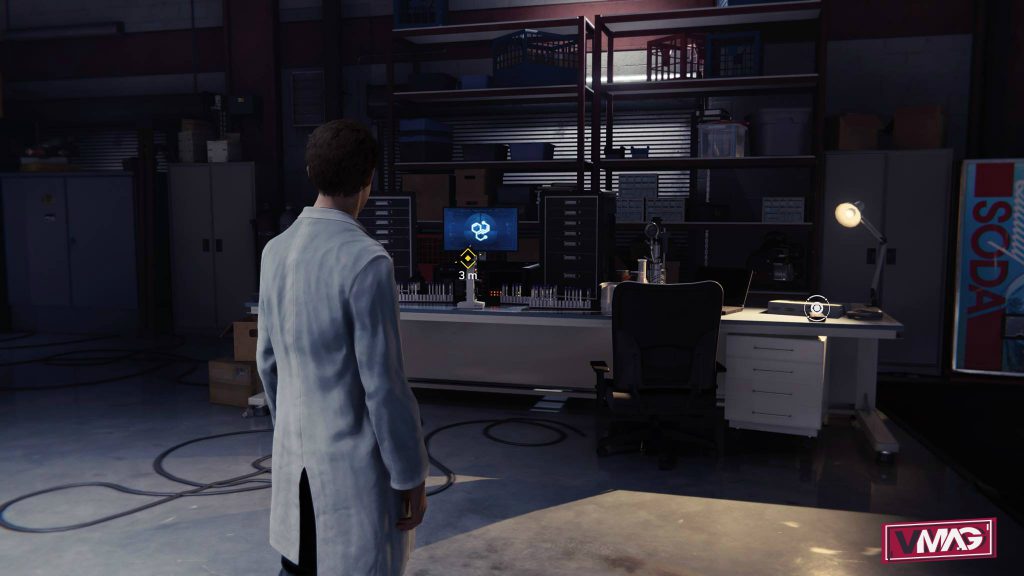
Task: Select the yellow diamond objective marker
Action: tap(467, 257)
